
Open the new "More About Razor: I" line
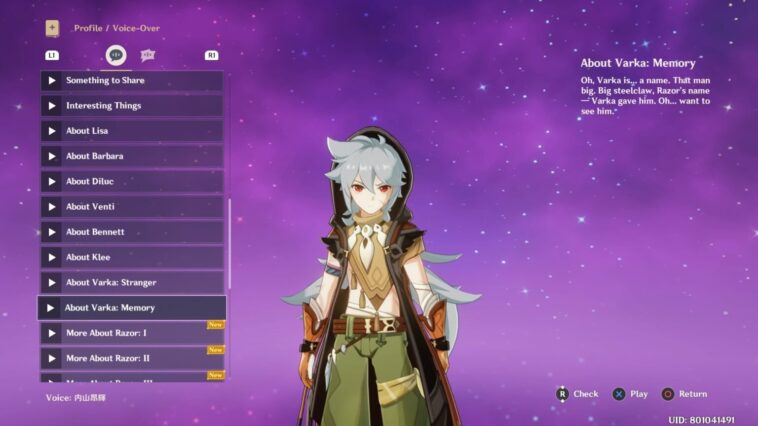click(132, 332)
